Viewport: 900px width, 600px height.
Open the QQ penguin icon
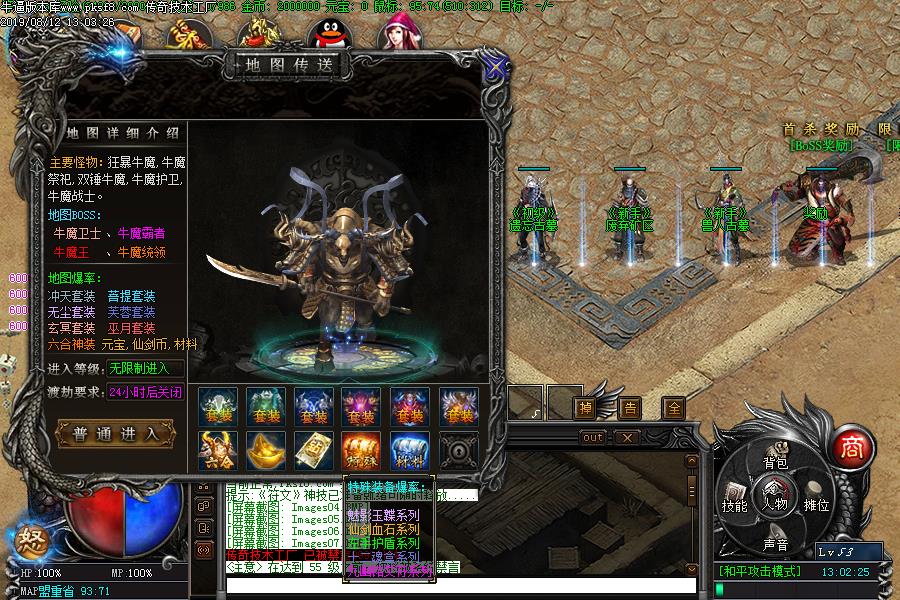[x=324, y=37]
